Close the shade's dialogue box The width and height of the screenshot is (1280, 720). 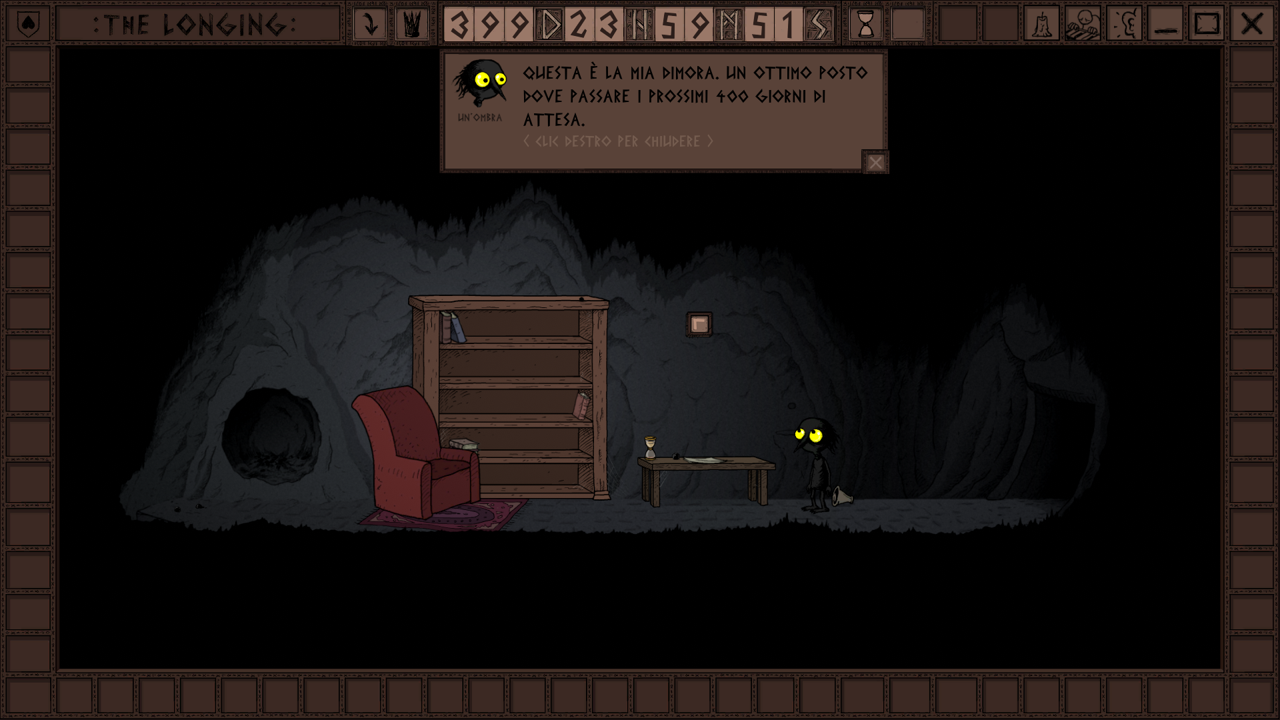(x=875, y=162)
